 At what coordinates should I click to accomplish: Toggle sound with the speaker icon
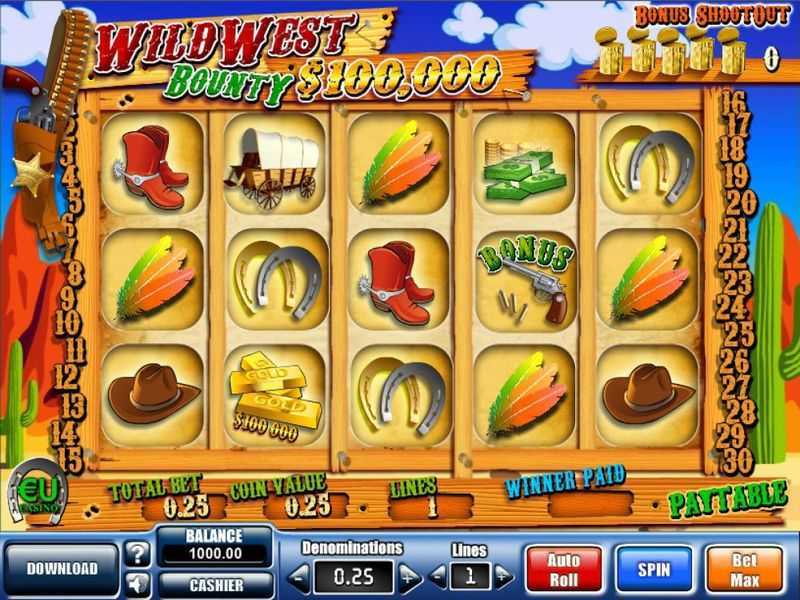(138, 582)
